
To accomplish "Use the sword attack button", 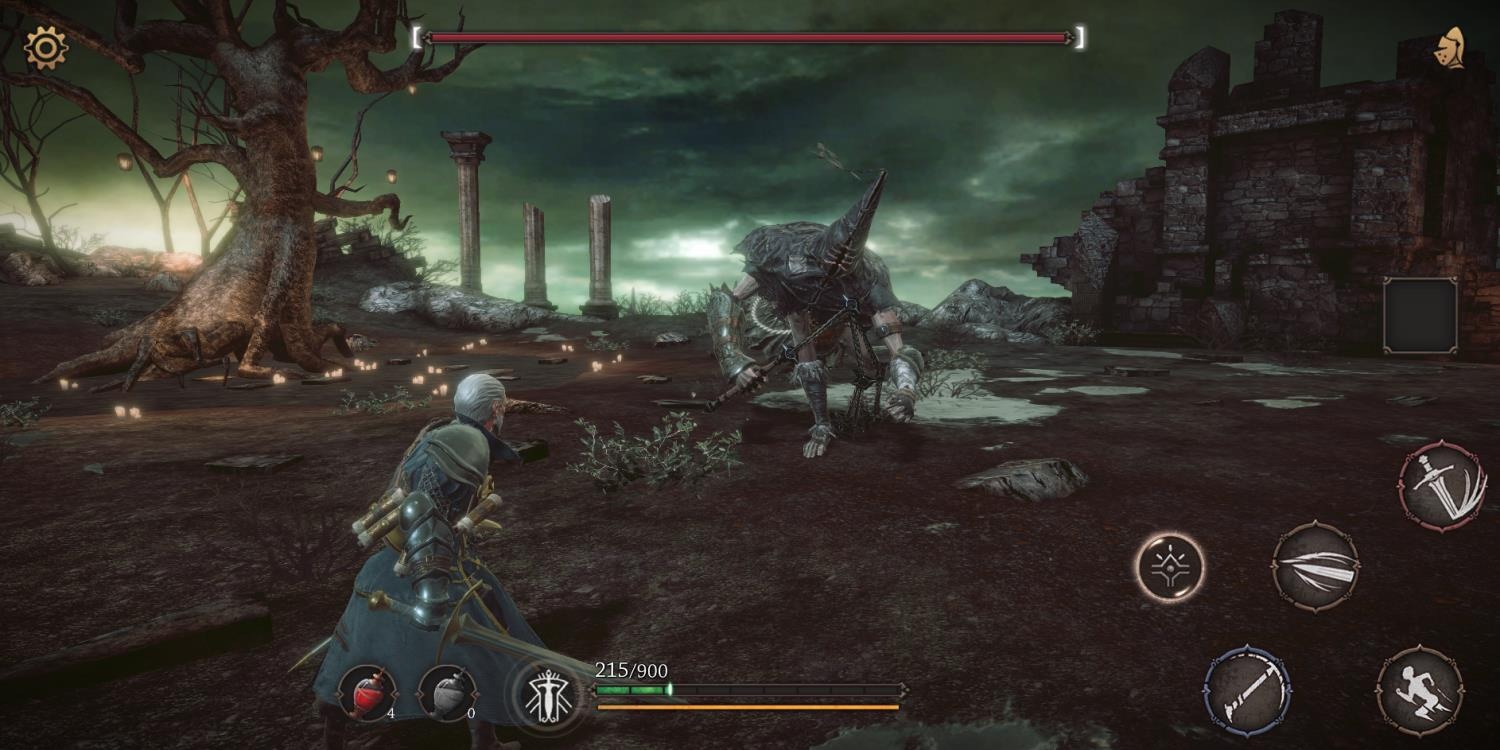I will 1441,486.
